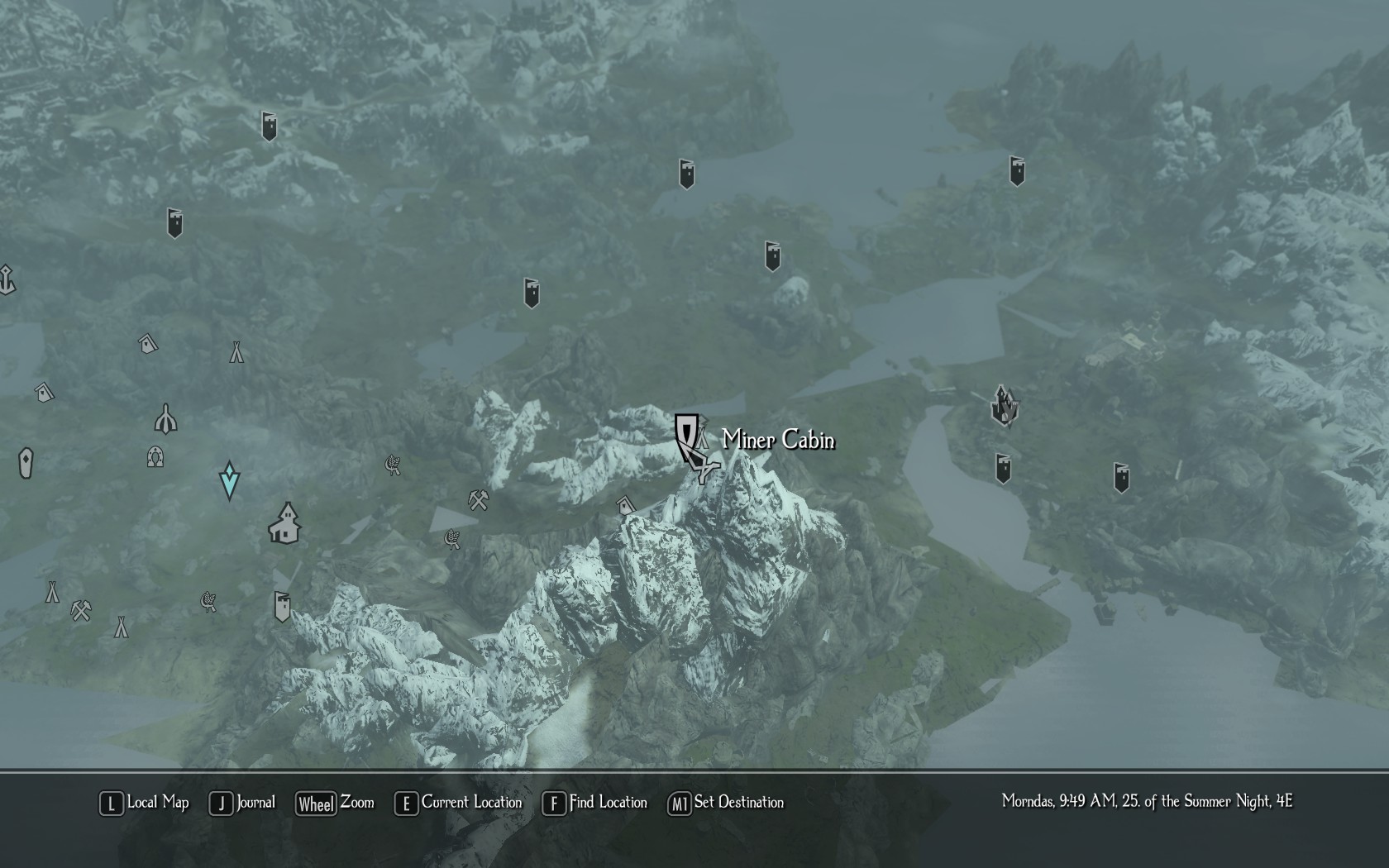This screenshot has height=868, width=1389.
Task: Jump to Current Location on the map
Action: tap(460, 803)
